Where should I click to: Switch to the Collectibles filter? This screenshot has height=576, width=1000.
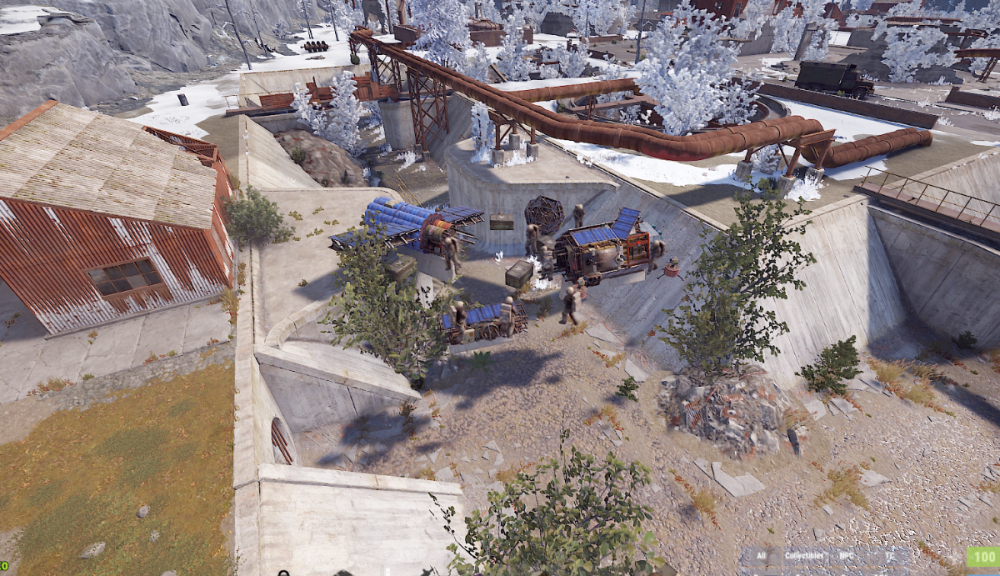pos(804,556)
